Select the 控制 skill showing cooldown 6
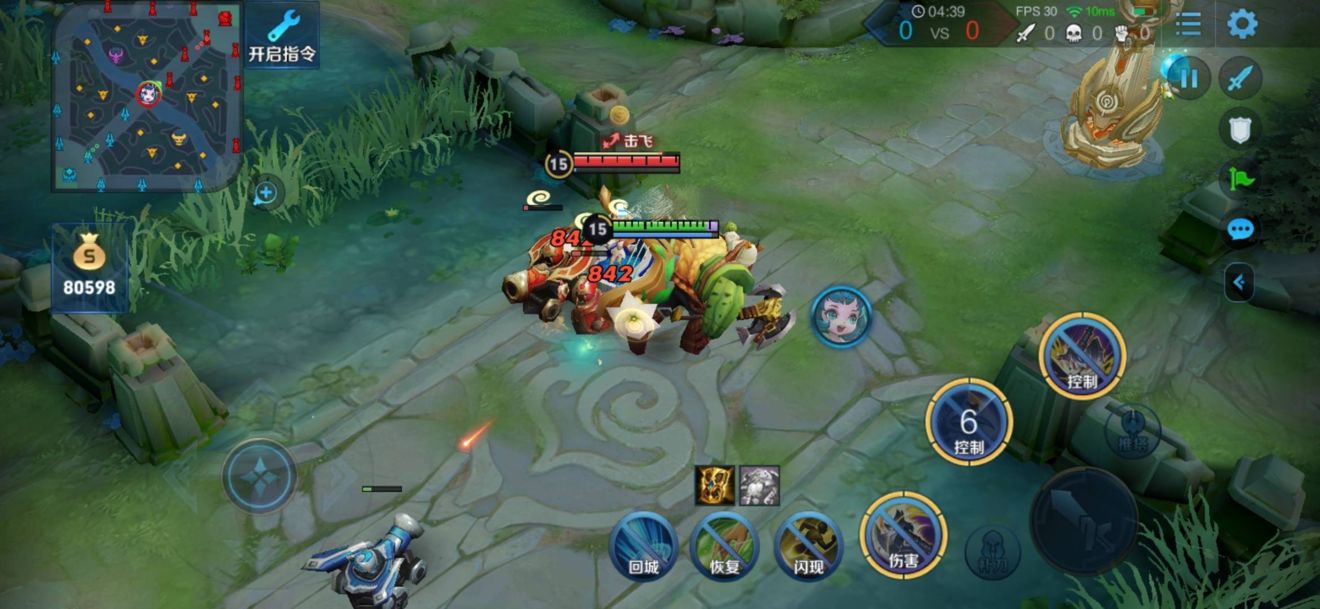 (x=968, y=422)
